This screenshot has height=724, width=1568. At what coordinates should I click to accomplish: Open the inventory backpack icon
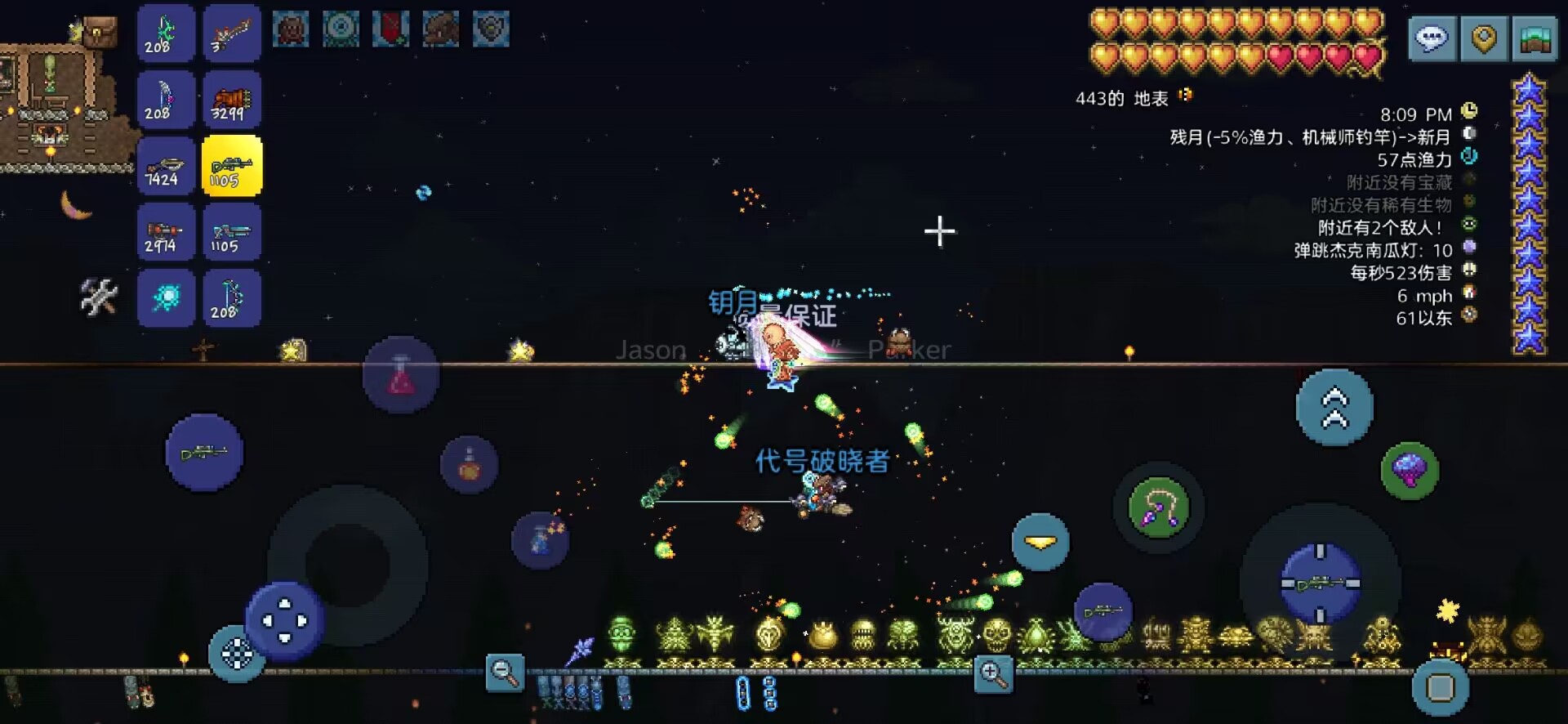click(100, 33)
